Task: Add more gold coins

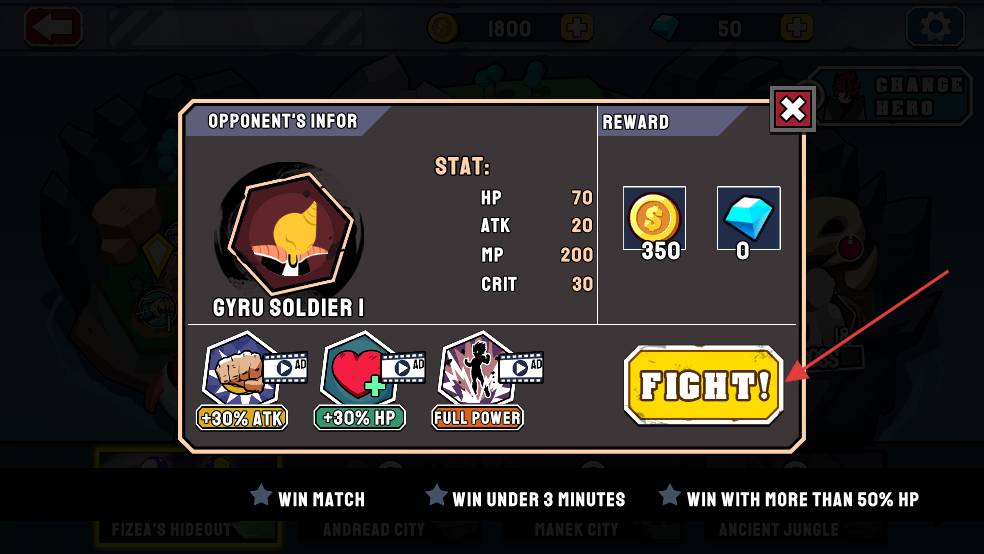Action: coord(576,28)
